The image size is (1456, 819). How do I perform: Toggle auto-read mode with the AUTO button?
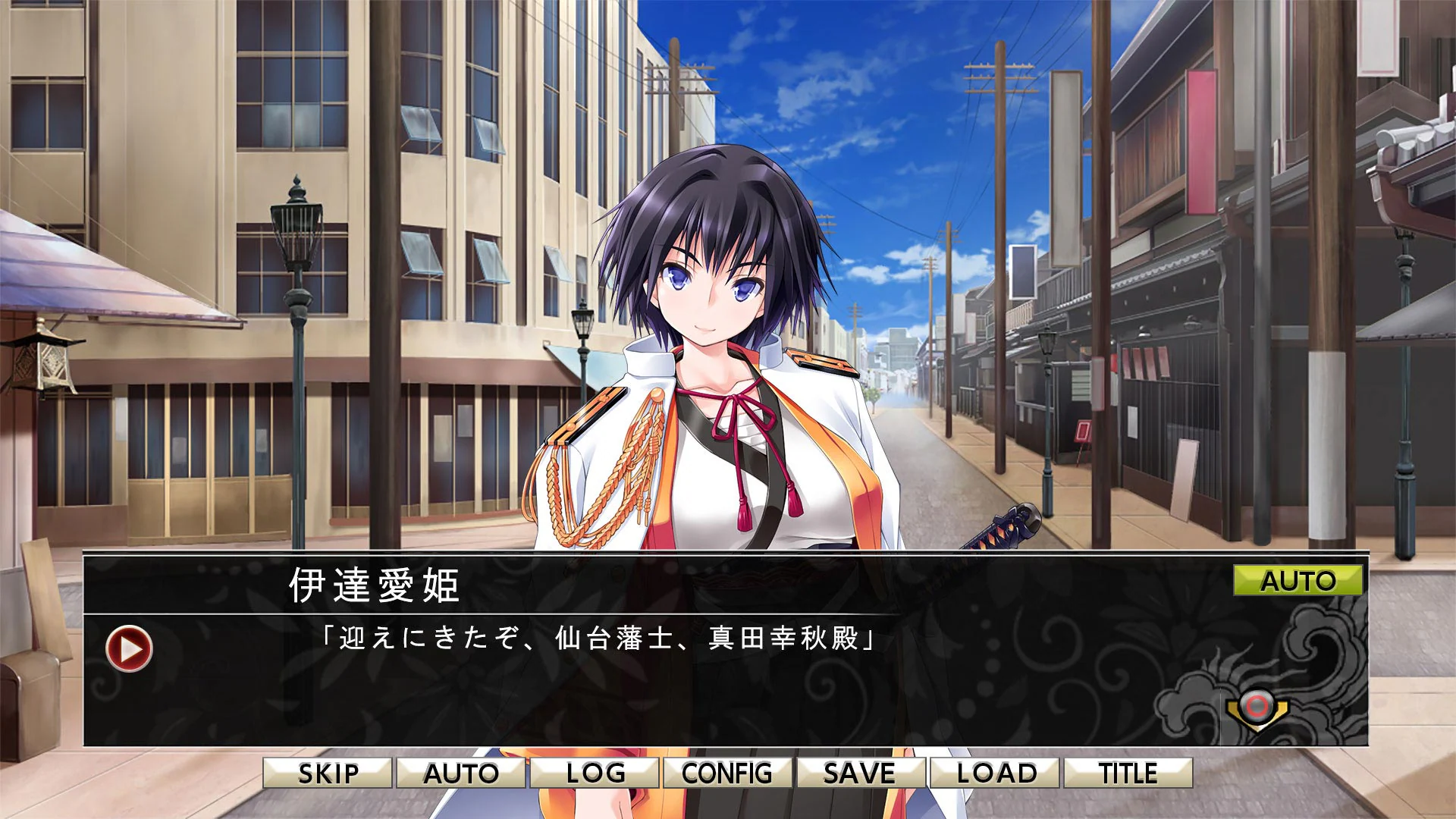463,773
